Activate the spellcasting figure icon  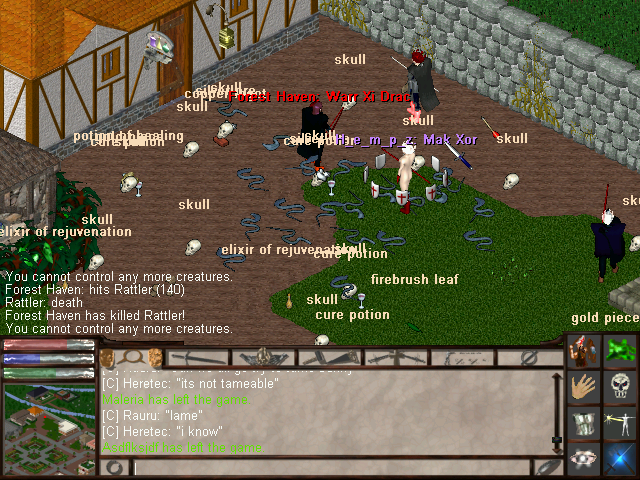(x=619, y=423)
